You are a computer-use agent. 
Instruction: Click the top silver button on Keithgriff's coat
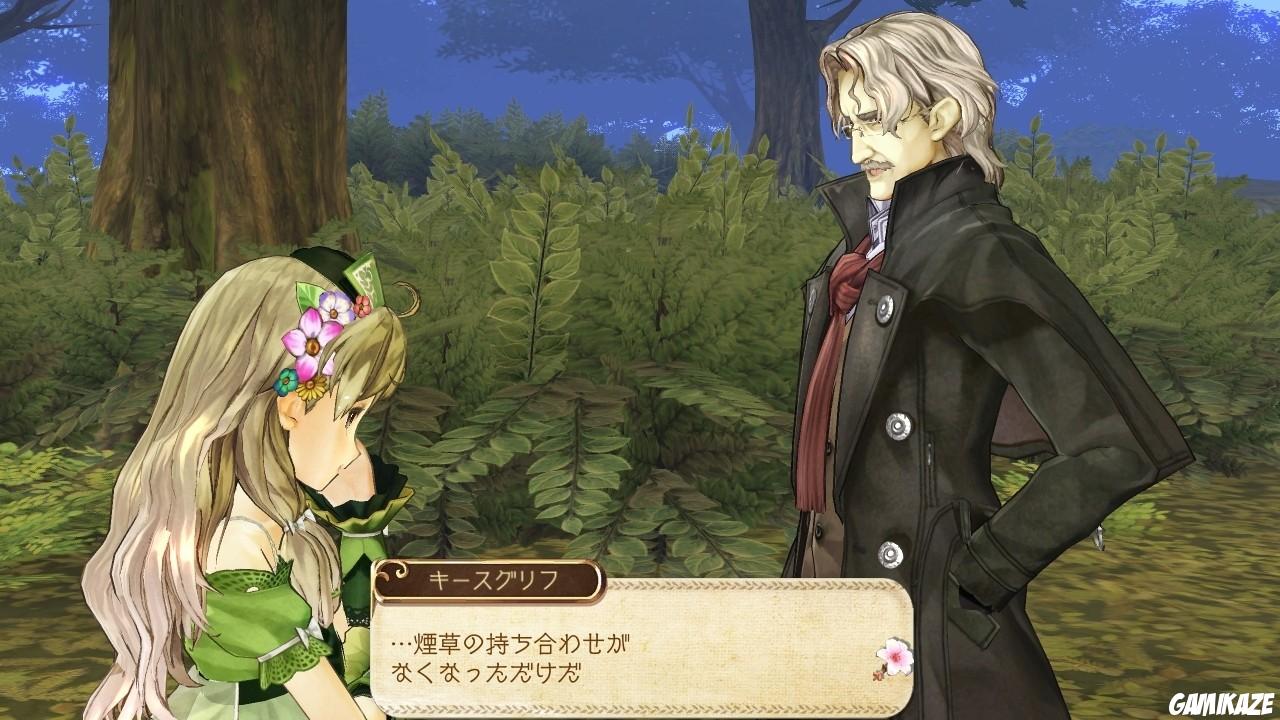coord(885,310)
